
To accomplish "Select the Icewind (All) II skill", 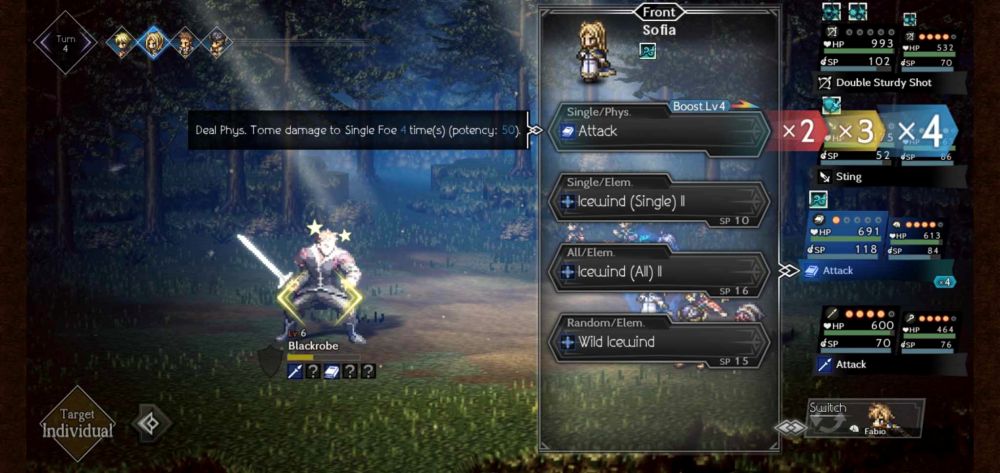I will pyautogui.click(x=655, y=271).
